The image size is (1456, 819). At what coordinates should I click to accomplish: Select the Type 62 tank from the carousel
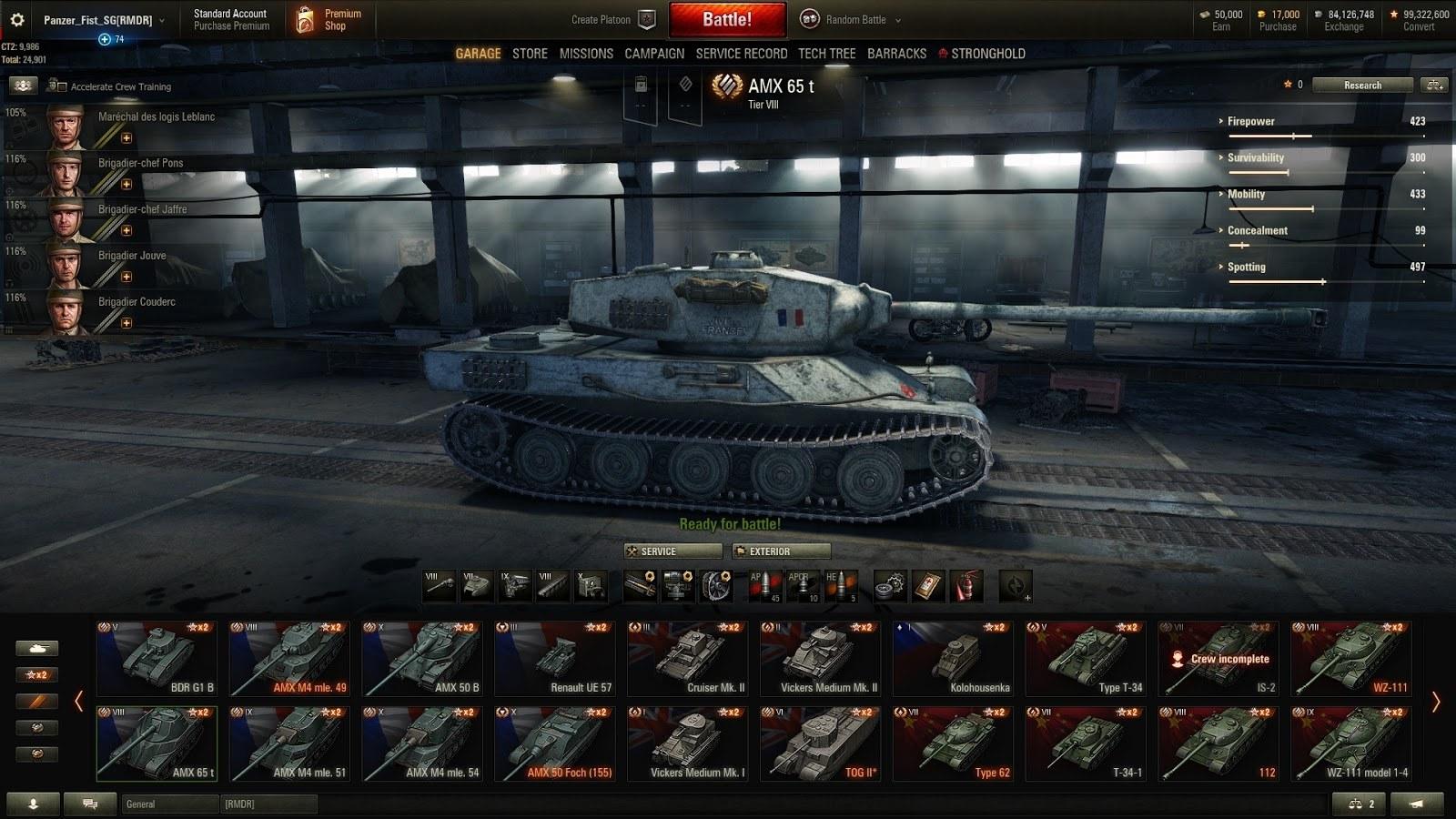(x=953, y=743)
